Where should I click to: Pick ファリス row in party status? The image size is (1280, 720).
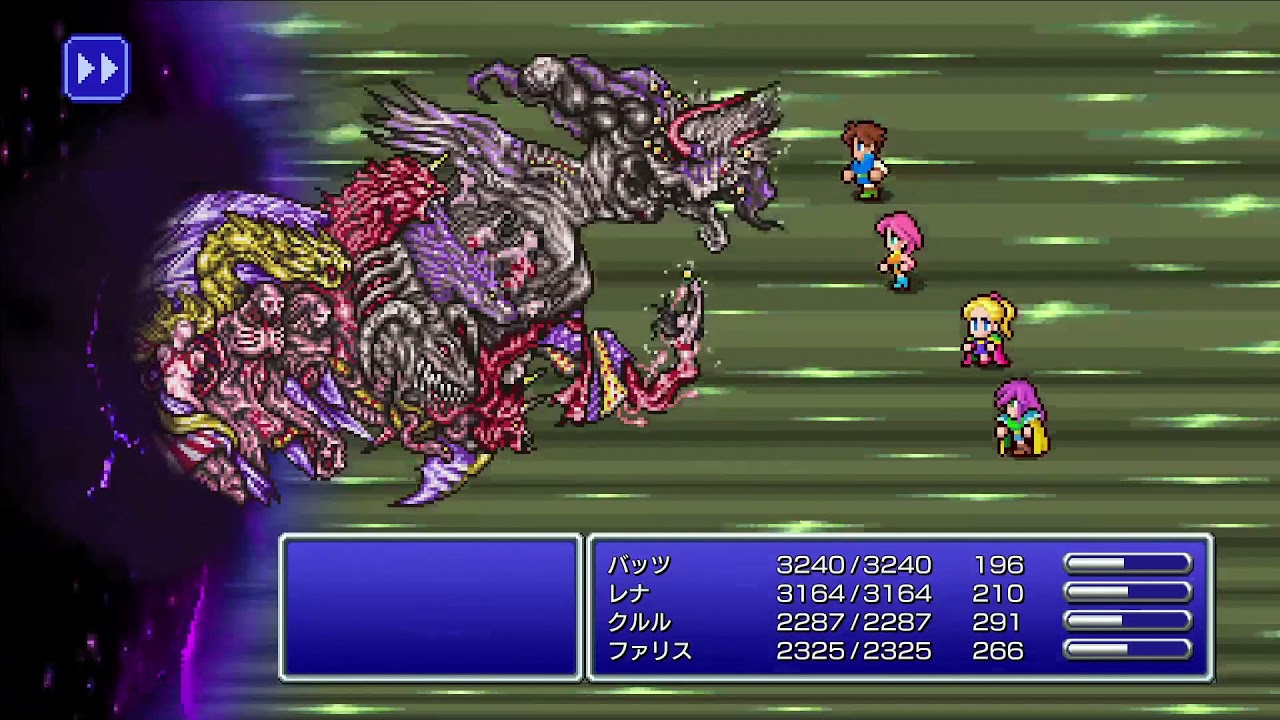[650, 651]
